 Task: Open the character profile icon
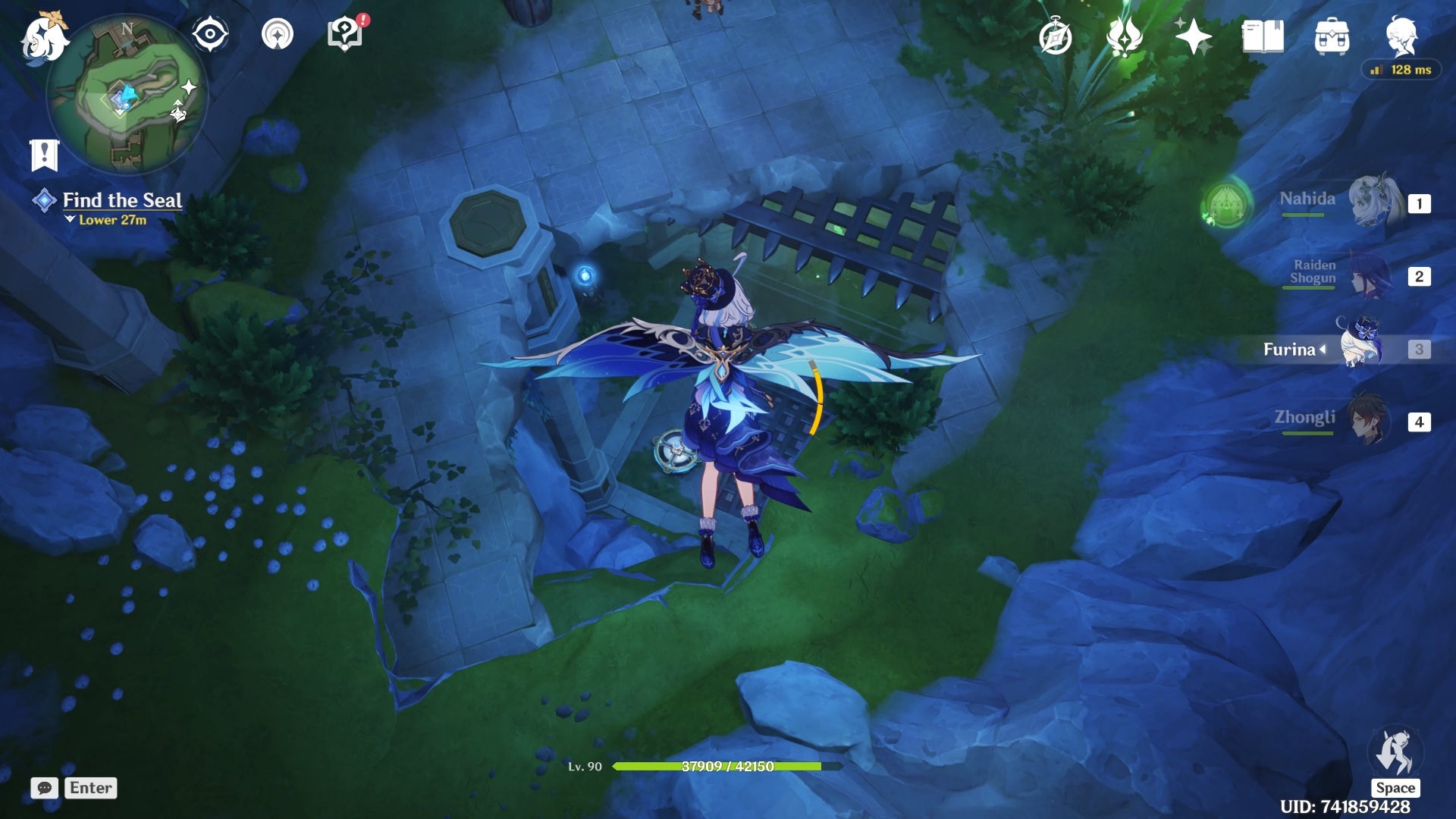[1401, 36]
